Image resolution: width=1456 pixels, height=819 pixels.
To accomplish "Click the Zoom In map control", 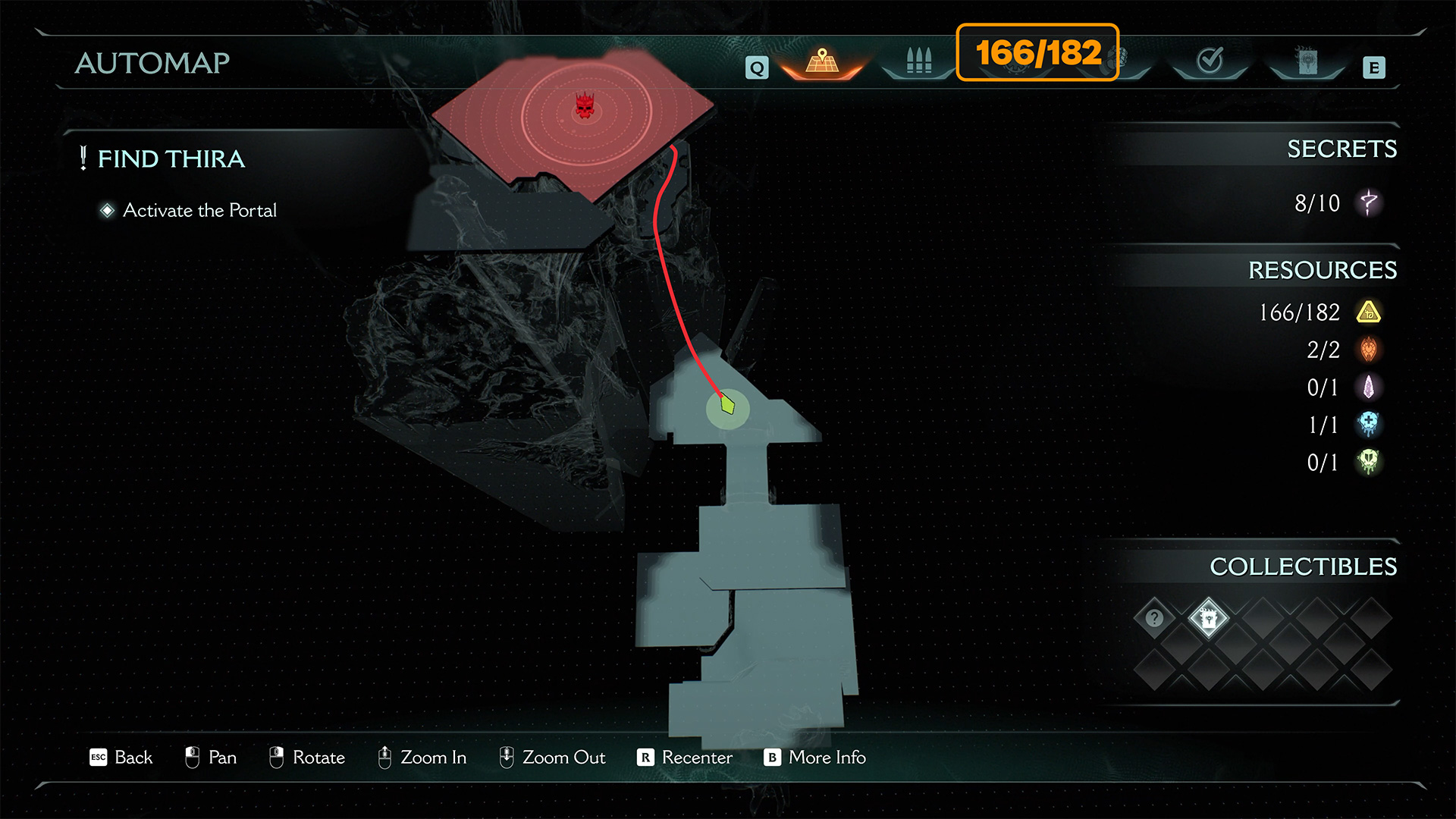I will 422,758.
